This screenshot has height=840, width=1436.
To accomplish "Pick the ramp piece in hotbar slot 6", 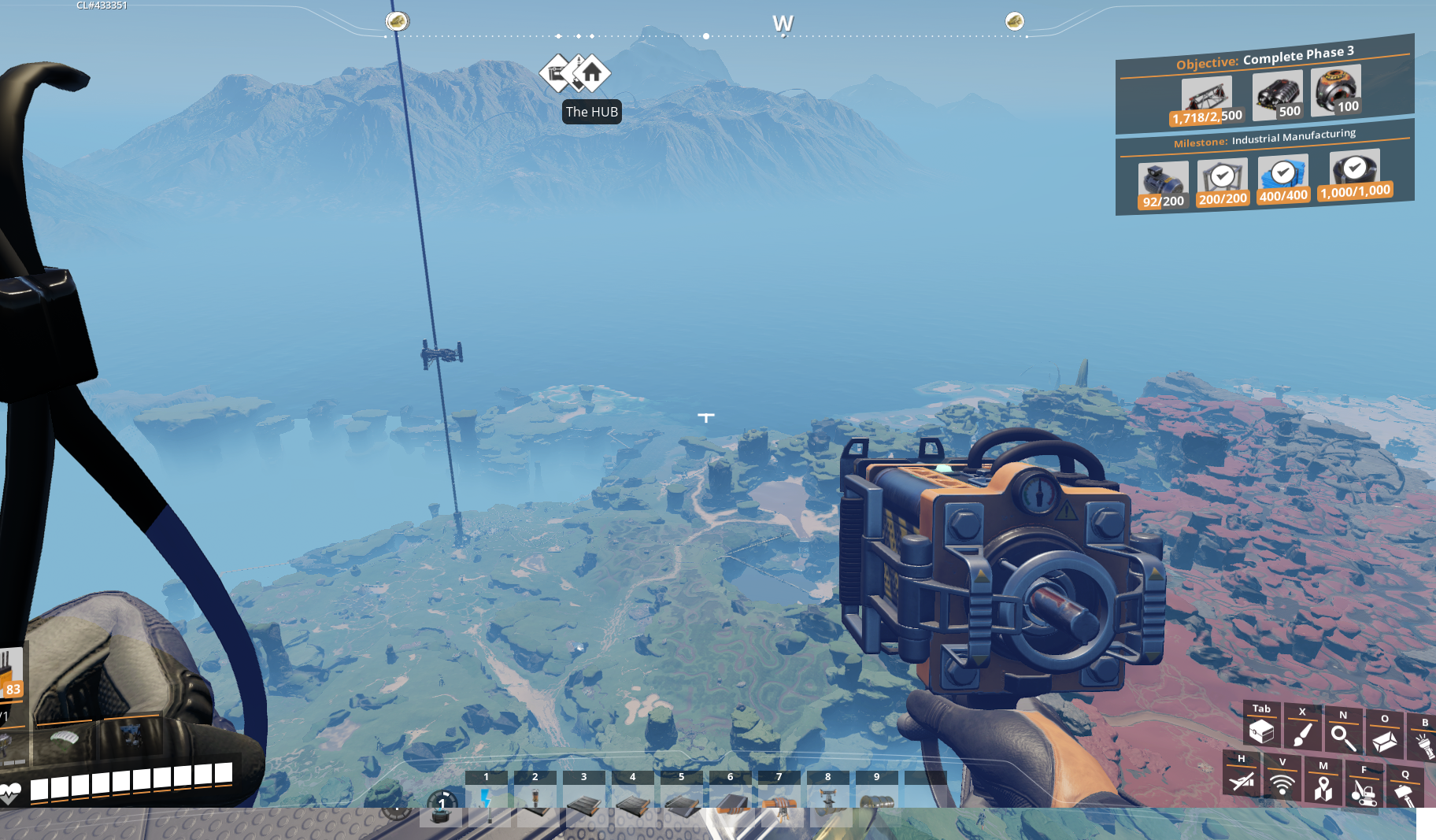I will (731, 800).
